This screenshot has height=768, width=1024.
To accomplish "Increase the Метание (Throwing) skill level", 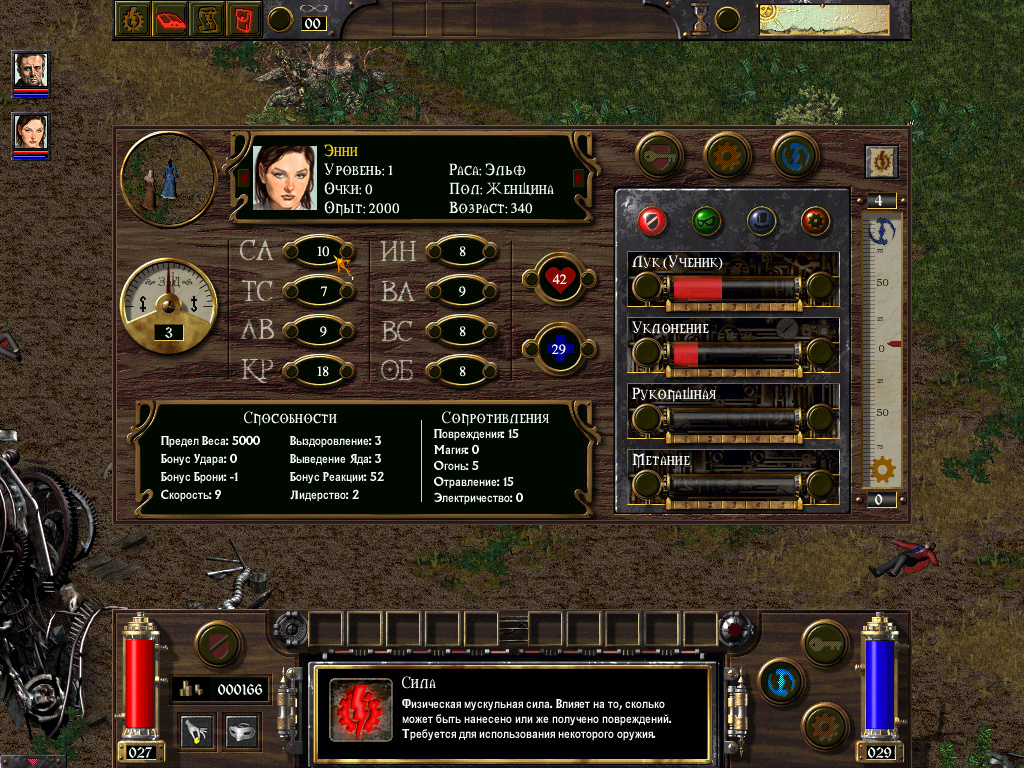I will (x=820, y=484).
